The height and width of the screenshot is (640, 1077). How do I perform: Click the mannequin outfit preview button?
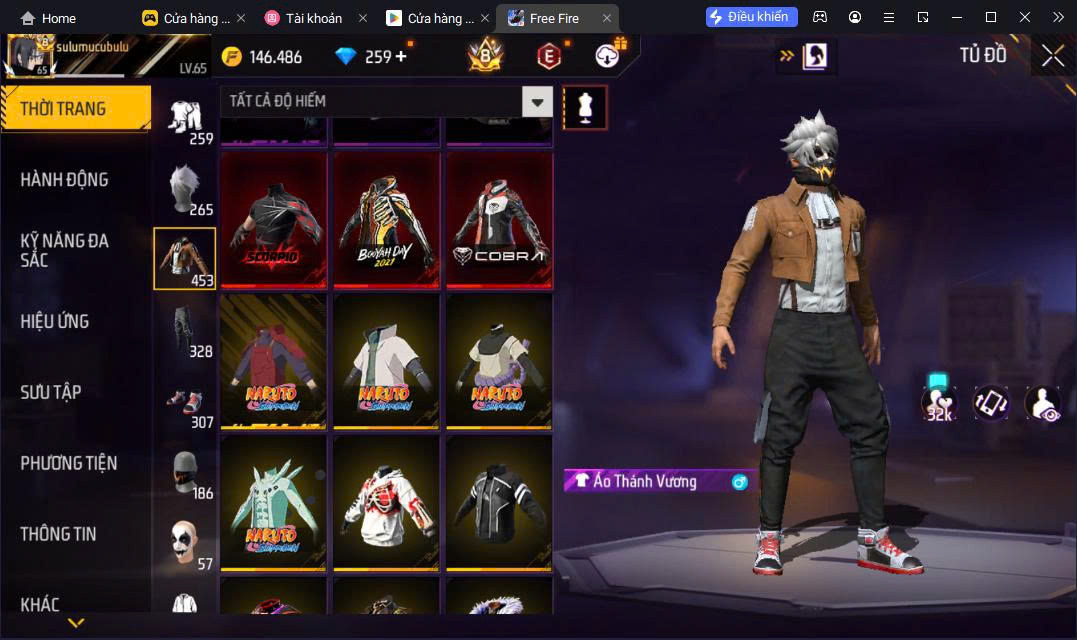pos(585,107)
